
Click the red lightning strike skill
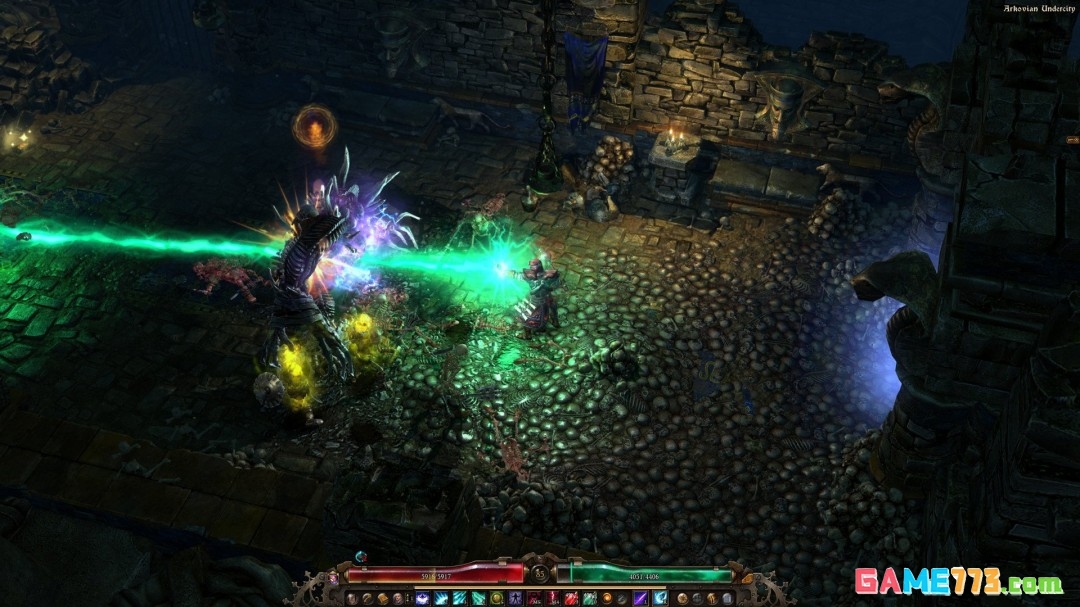552,598
